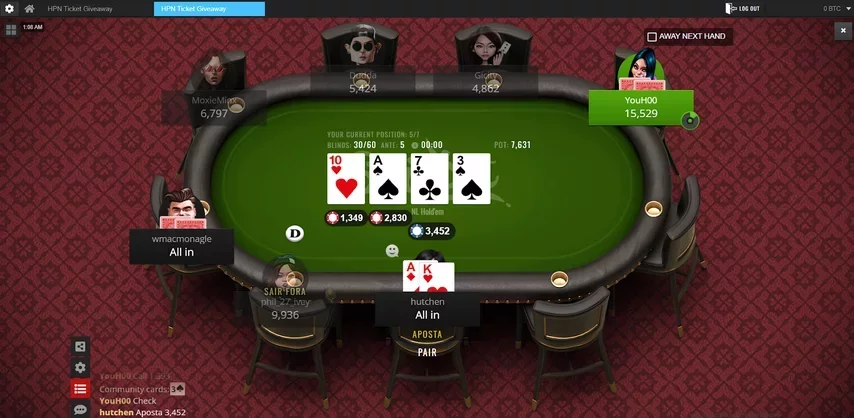Screen dimensions: 854x418
Task: Close the table with the X button
Action: [x=842, y=31]
